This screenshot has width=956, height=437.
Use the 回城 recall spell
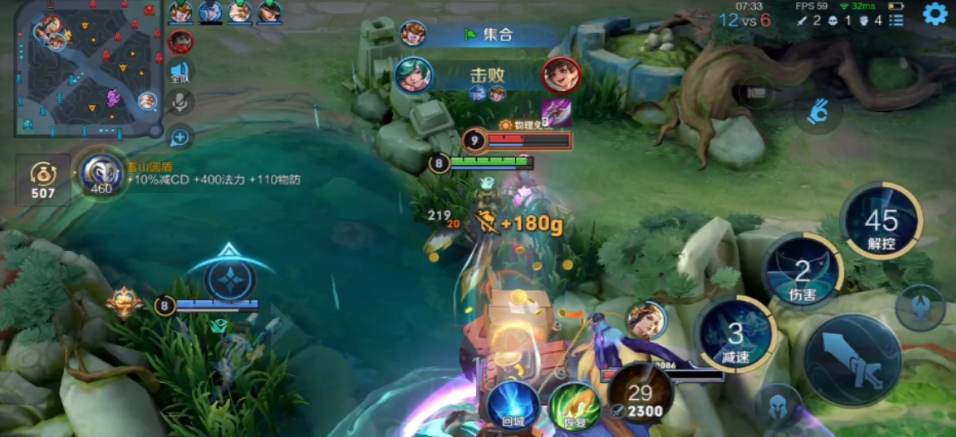513,402
